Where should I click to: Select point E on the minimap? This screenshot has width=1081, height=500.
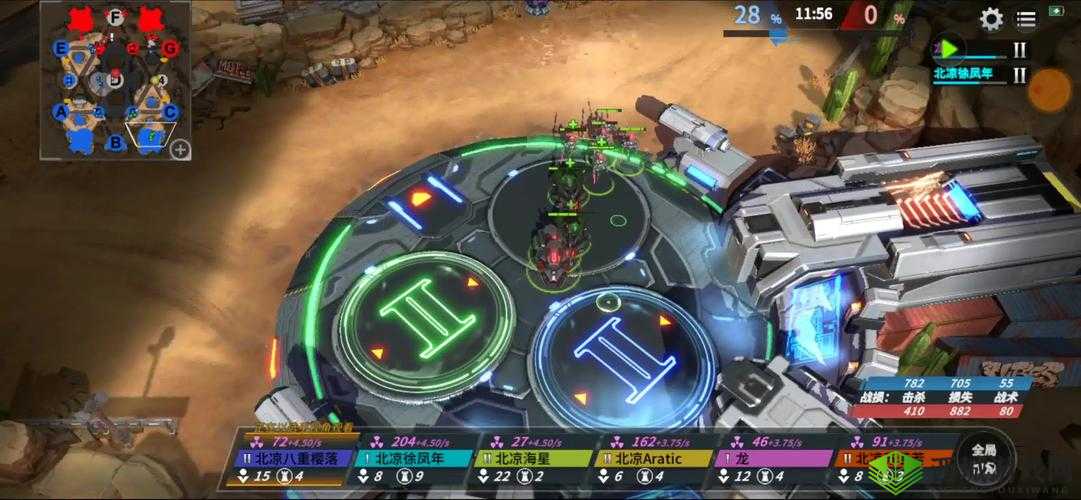pyautogui.click(x=61, y=48)
